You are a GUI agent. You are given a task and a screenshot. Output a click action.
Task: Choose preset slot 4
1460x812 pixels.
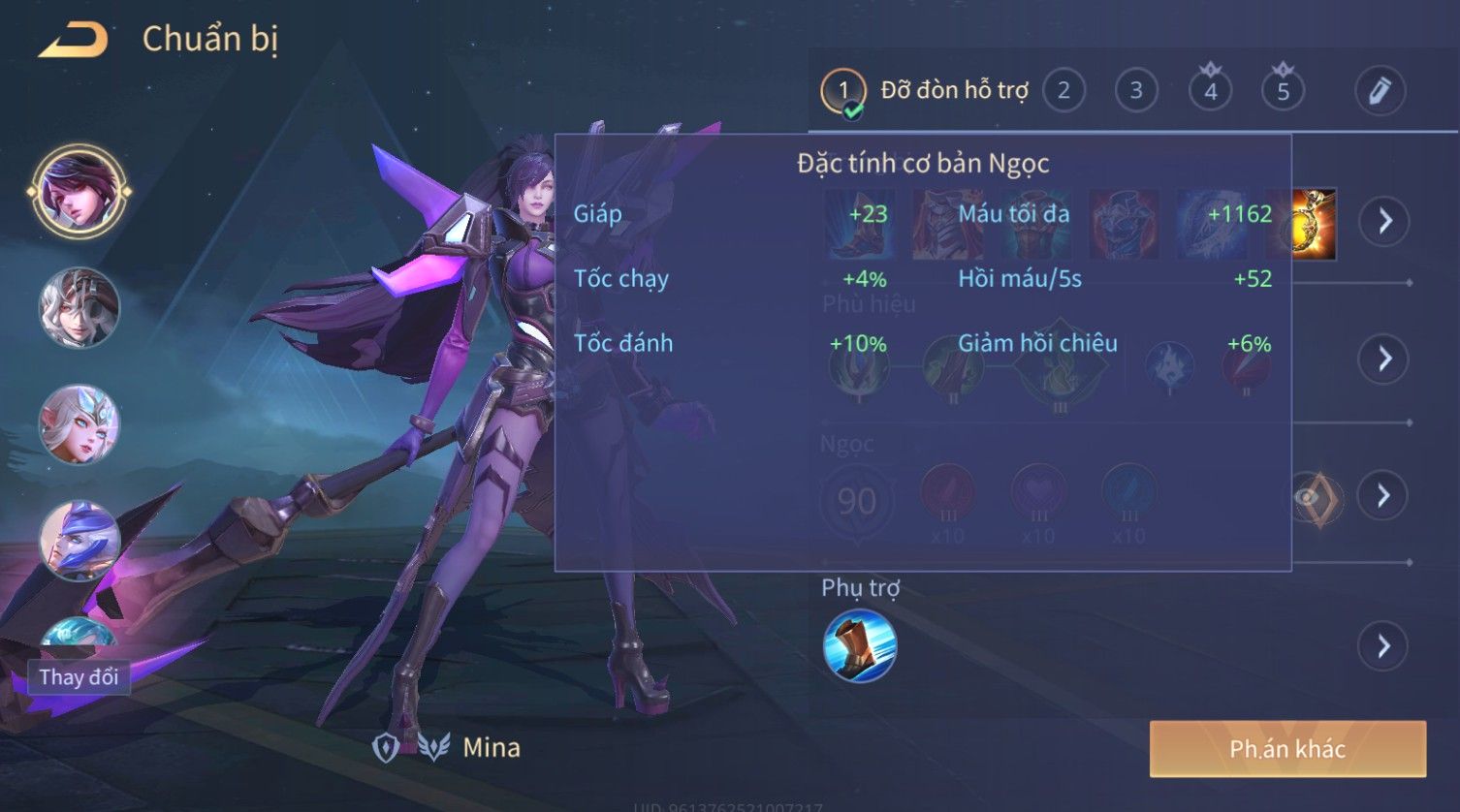1210,91
